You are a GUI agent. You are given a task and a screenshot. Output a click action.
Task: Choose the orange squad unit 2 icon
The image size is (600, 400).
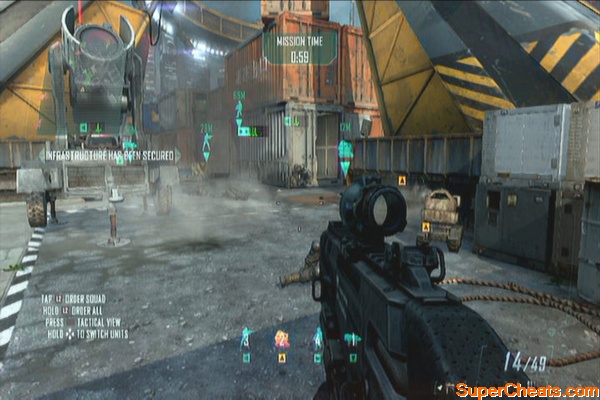point(282,339)
